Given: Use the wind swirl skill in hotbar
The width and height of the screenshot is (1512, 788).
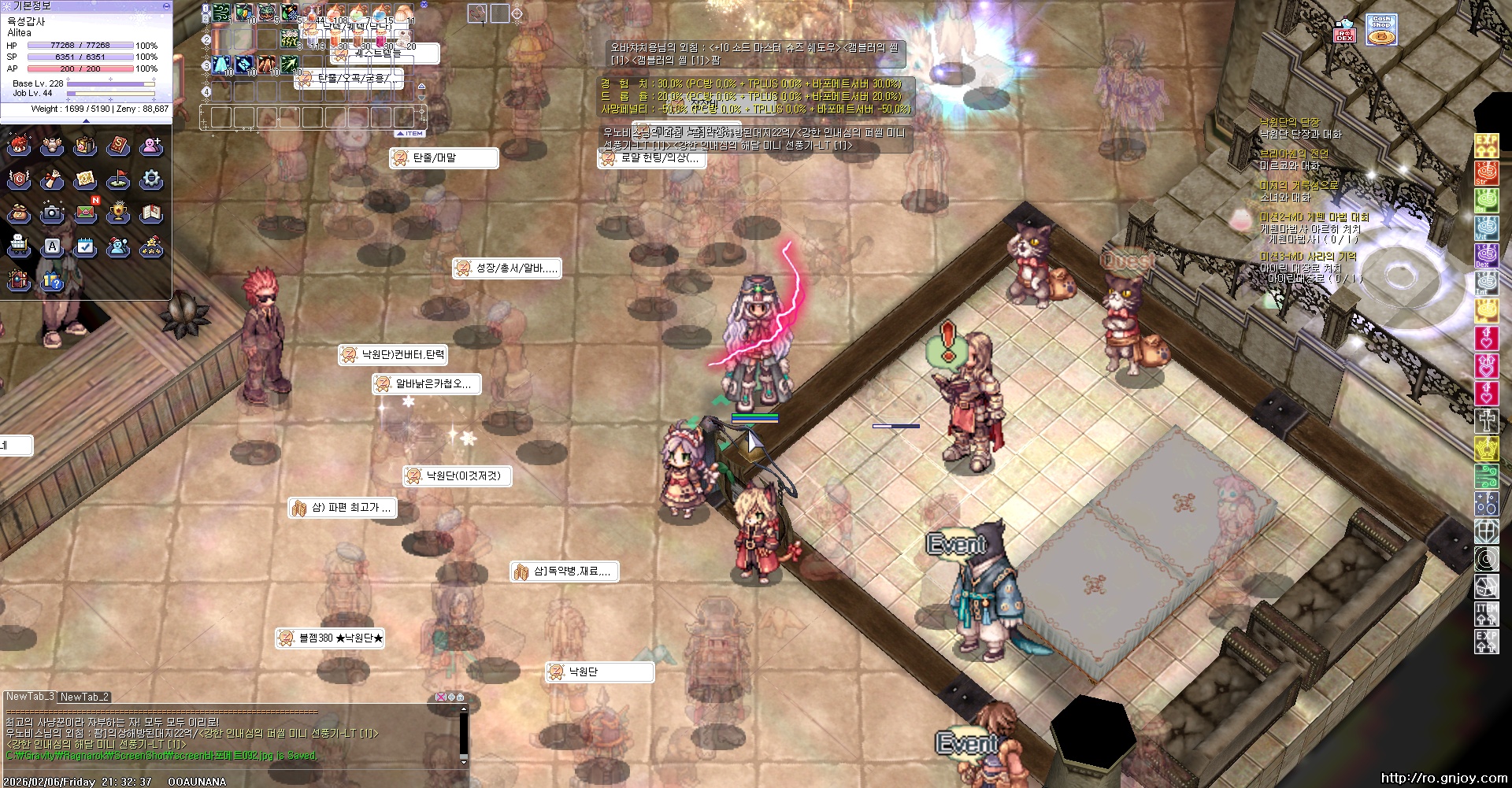Looking at the screenshot, I should (x=222, y=13).
